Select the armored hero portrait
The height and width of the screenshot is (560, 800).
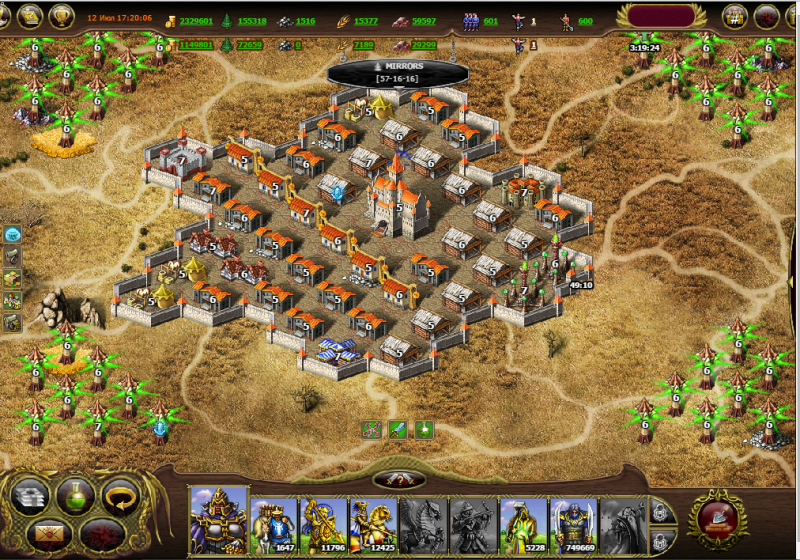point(219,520)
